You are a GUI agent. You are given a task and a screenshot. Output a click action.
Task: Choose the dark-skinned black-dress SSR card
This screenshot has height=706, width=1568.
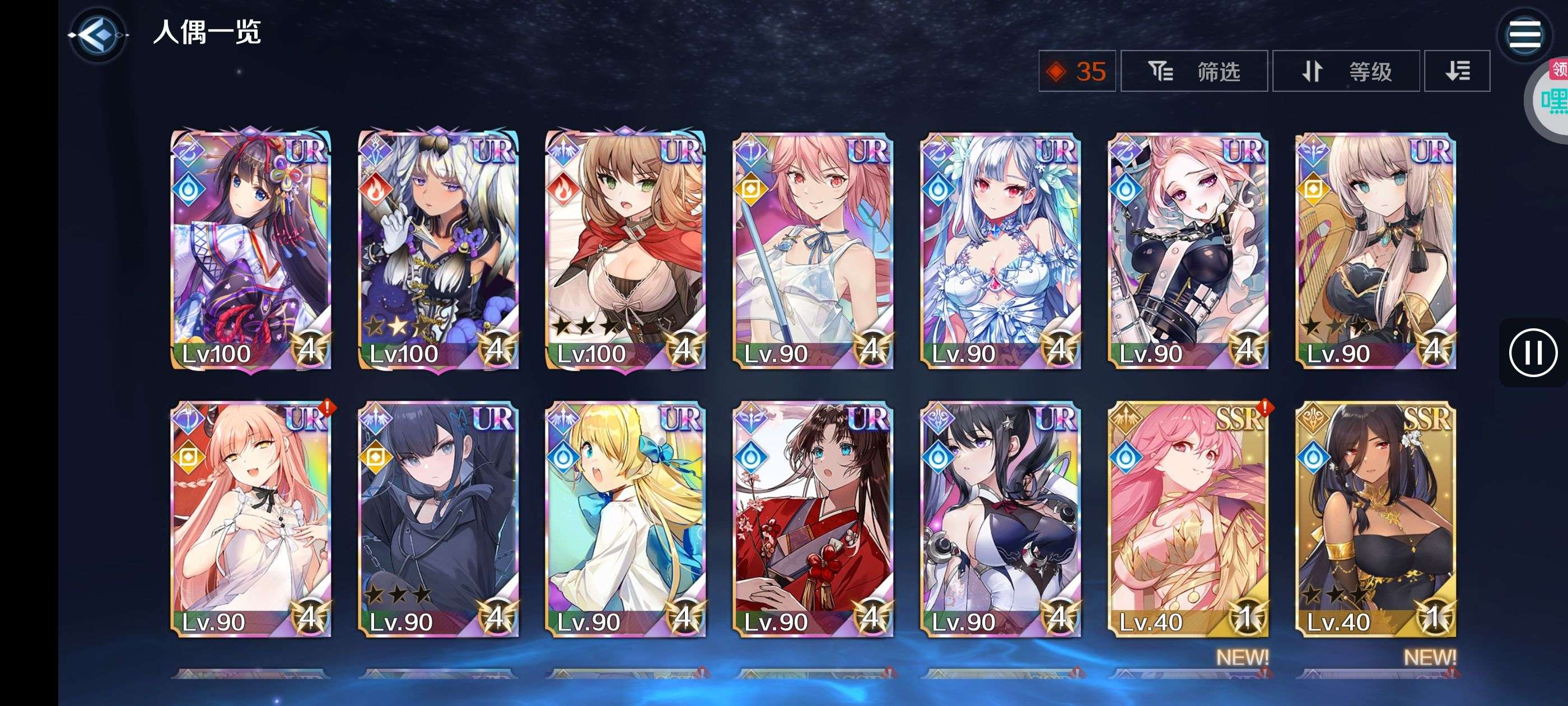click(1376, 519)
